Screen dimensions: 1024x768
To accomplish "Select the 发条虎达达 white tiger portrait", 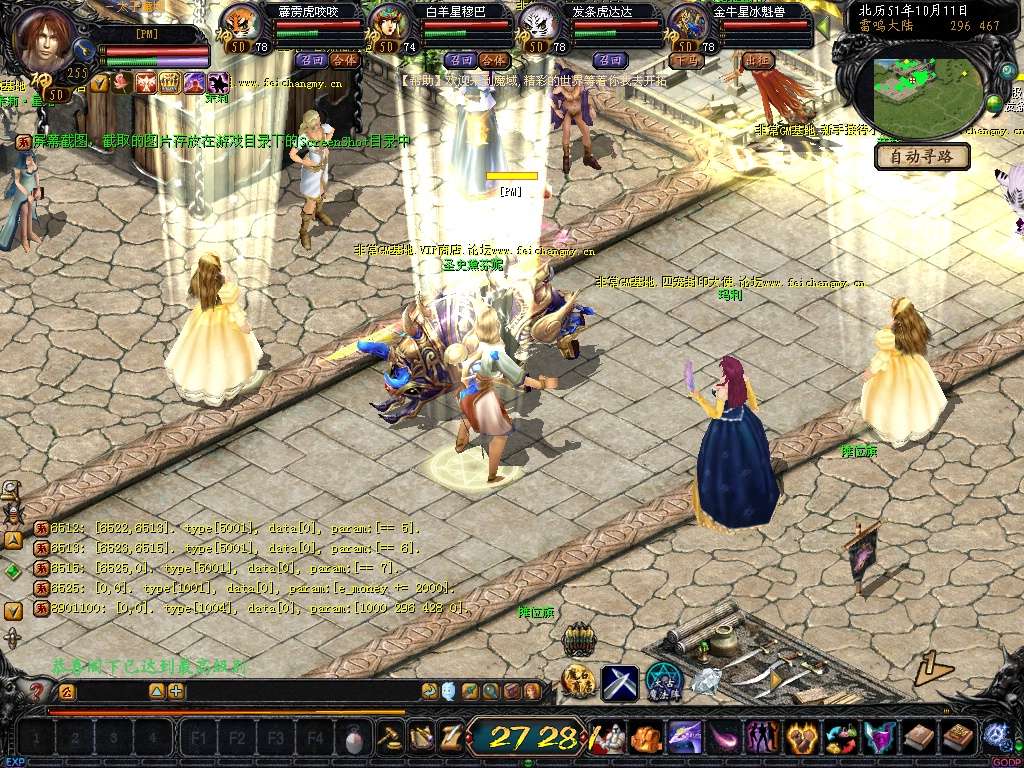I will pyautogui.click(x=537, y=24).
